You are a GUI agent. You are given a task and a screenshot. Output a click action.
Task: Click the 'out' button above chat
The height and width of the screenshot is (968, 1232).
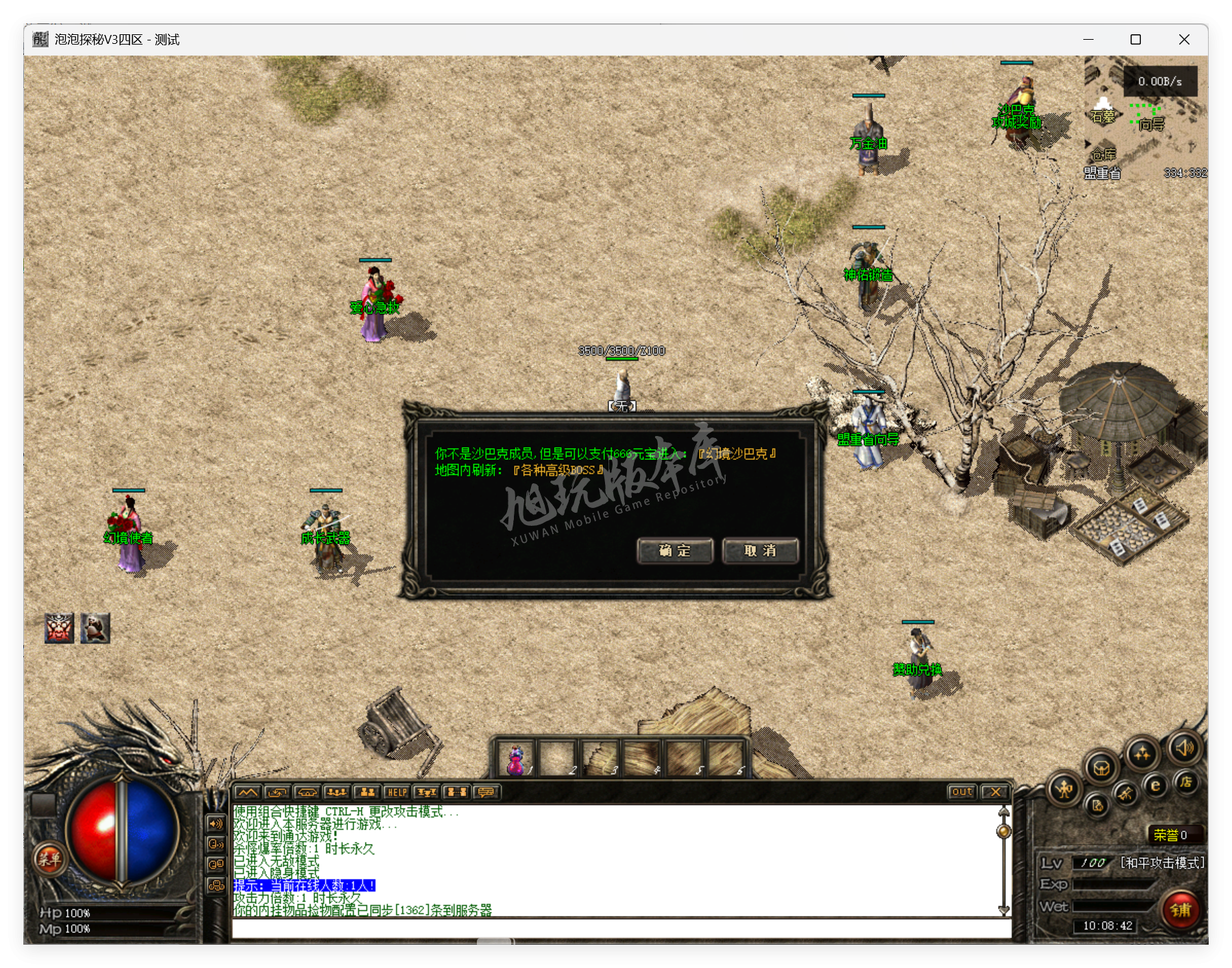pos(961,792)
